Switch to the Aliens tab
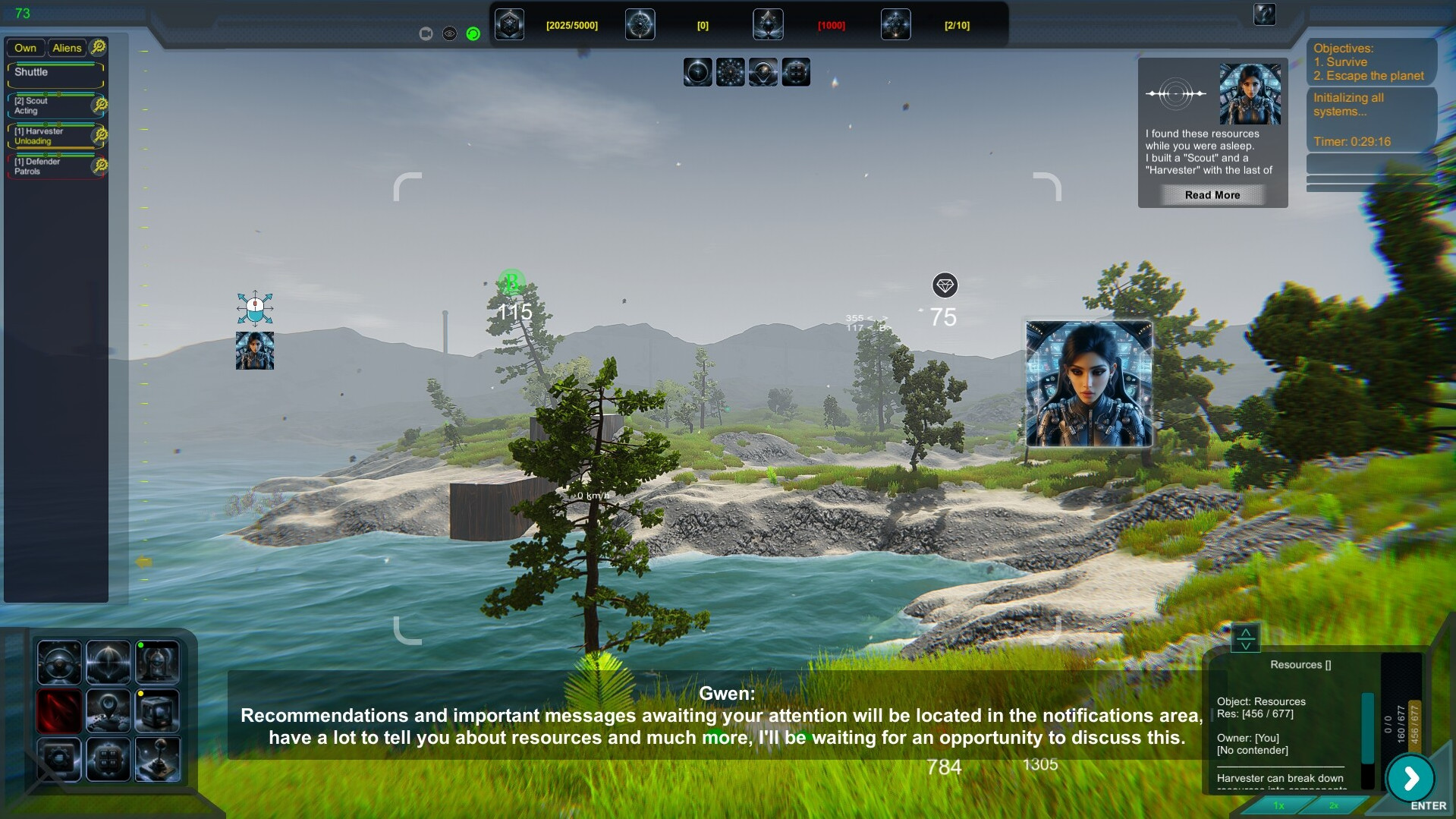The image size is (1456, 819). coord(67,48)
